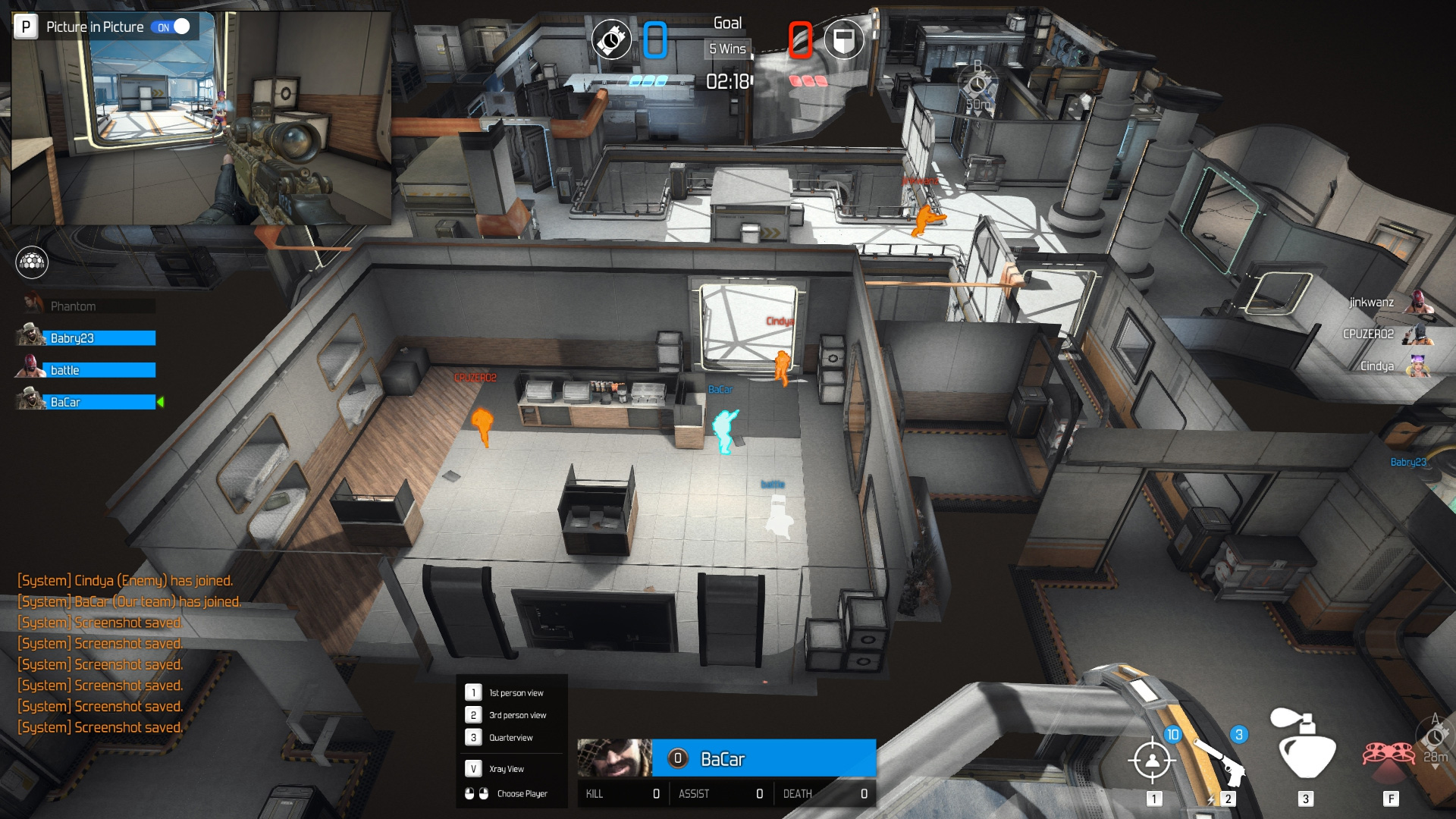
Task: Select the pistol weapon icon
Action: (1221, 761)
